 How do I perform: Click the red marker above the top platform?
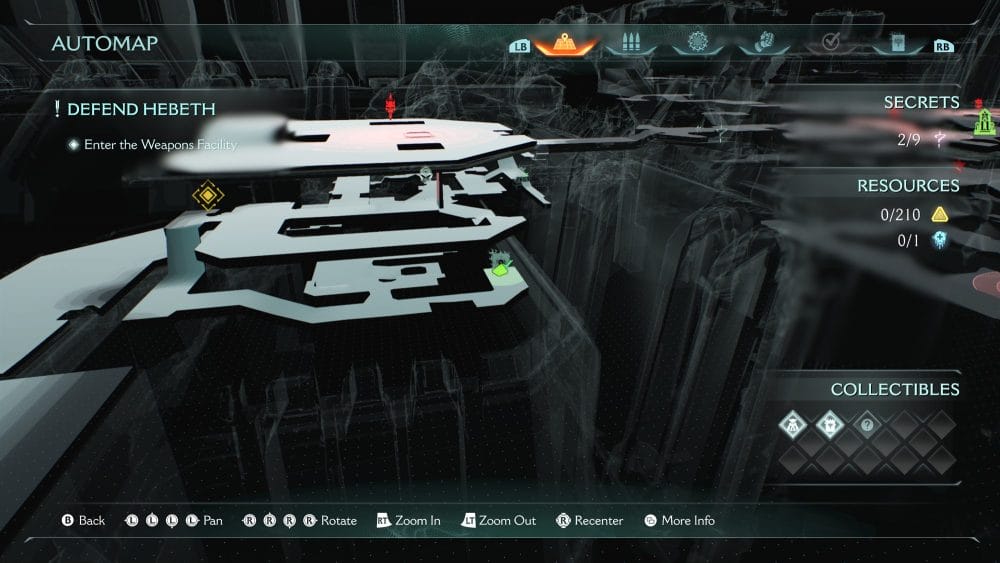391,104
